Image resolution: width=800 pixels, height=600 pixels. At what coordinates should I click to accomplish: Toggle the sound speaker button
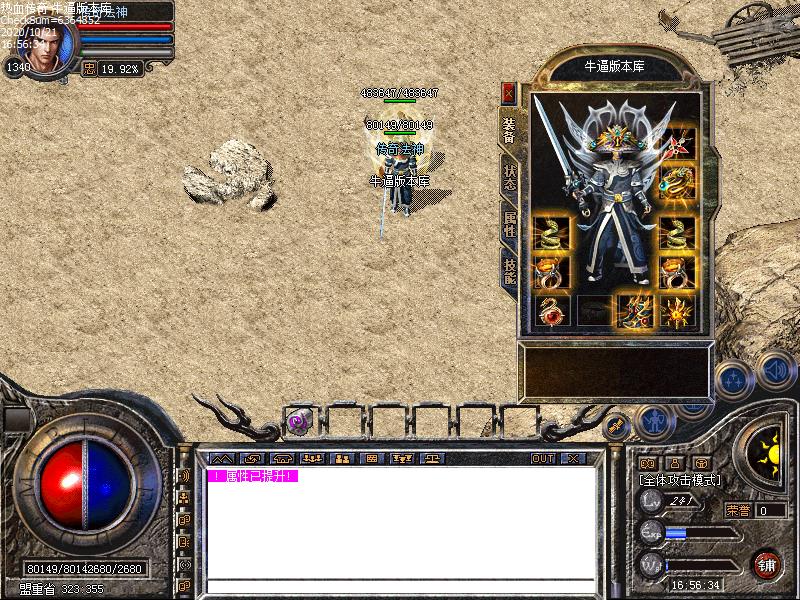(775, 369)
